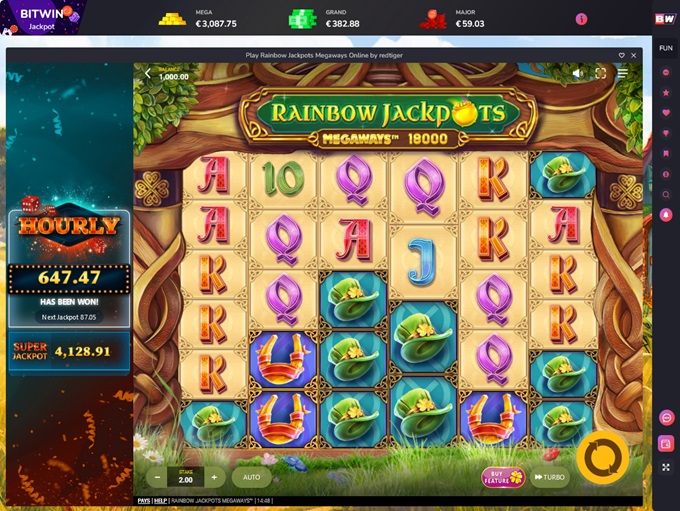This screenshot has height=511, width=680.
Task: Open the hamburger game menu
Action: (x=623, y=73)
